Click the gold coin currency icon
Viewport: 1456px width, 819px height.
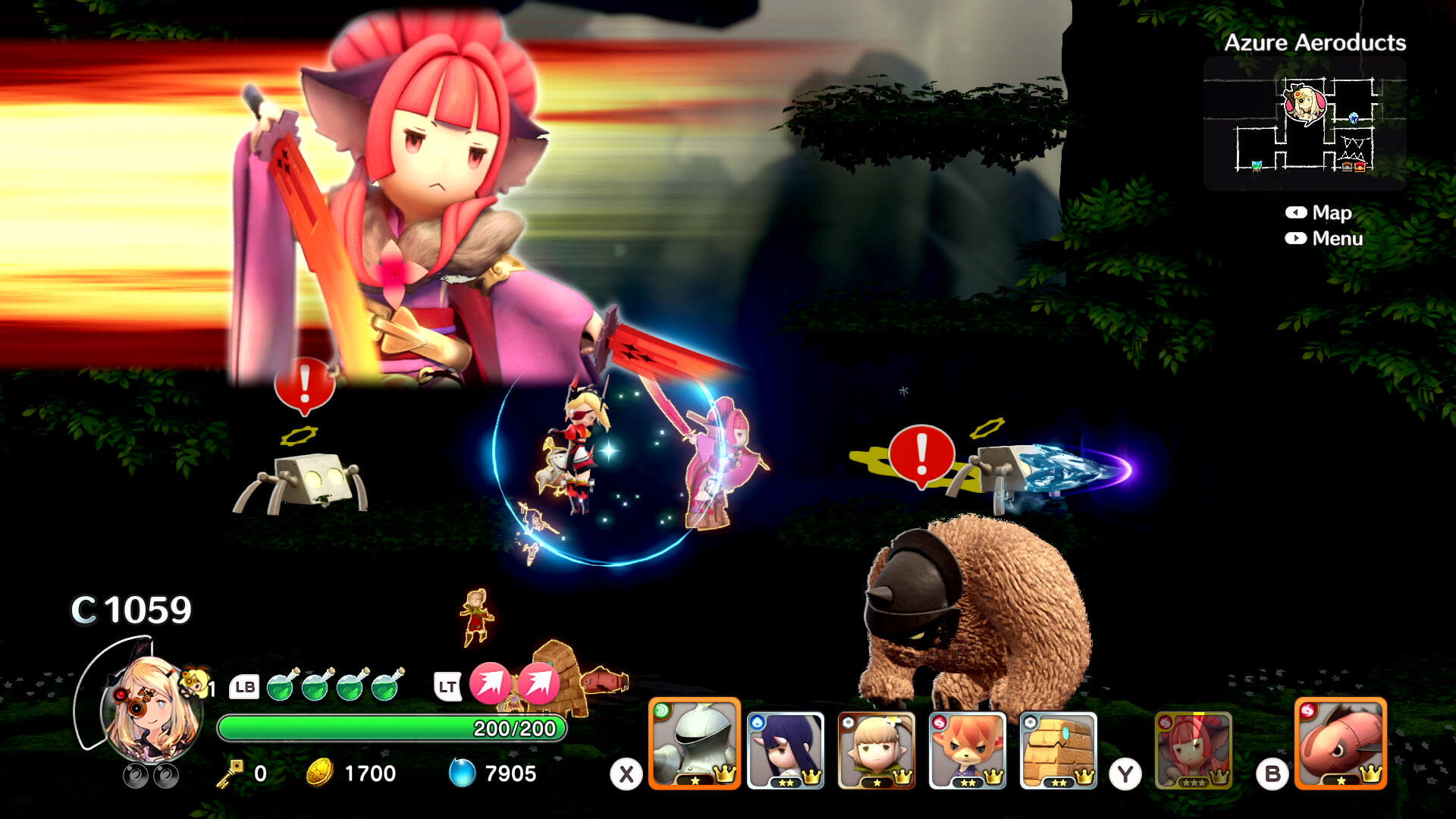point(320,773)
